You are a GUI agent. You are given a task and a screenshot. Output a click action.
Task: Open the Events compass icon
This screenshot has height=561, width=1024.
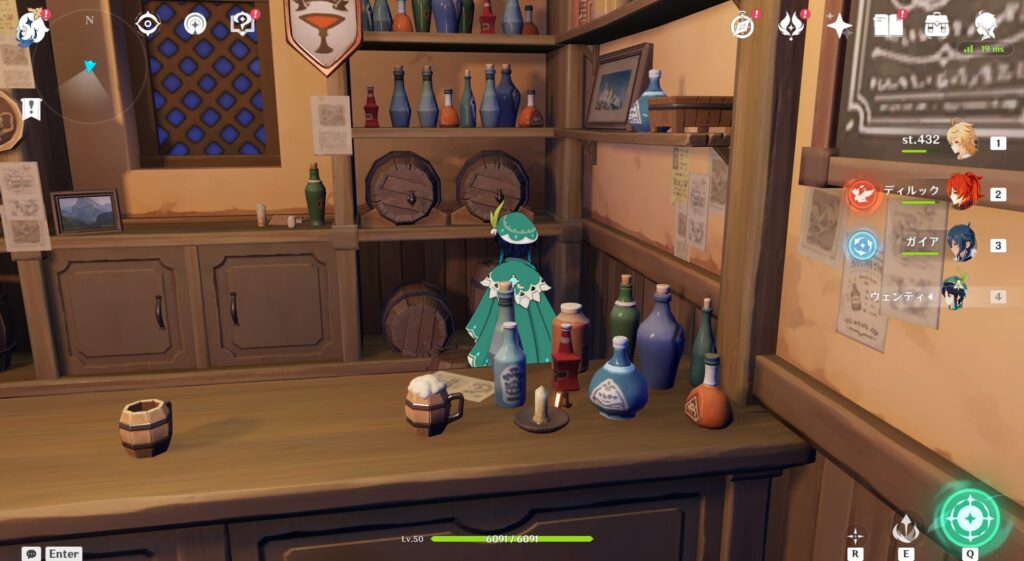point(743,26)
